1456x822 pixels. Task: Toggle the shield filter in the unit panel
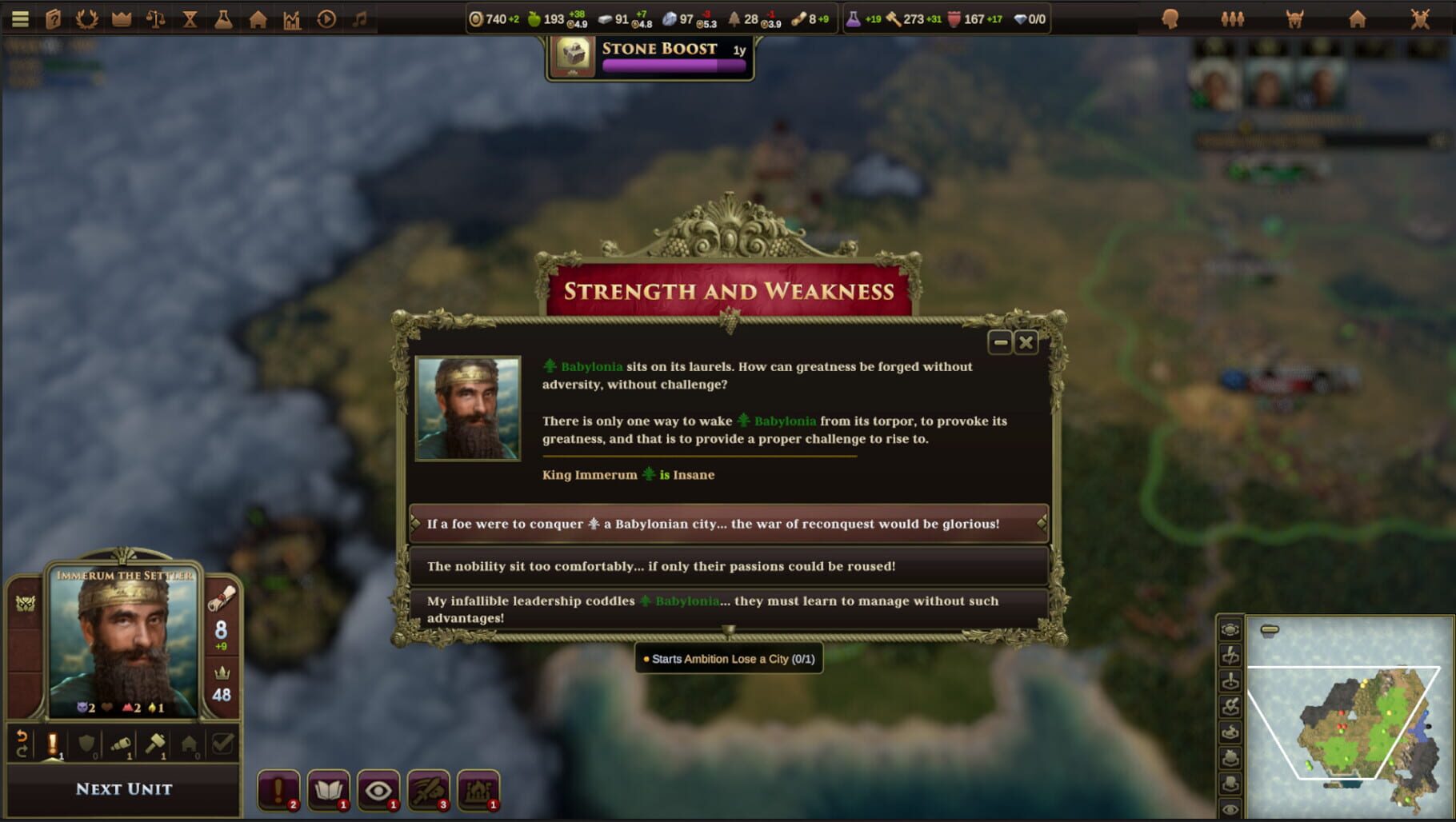click(86, 744)
